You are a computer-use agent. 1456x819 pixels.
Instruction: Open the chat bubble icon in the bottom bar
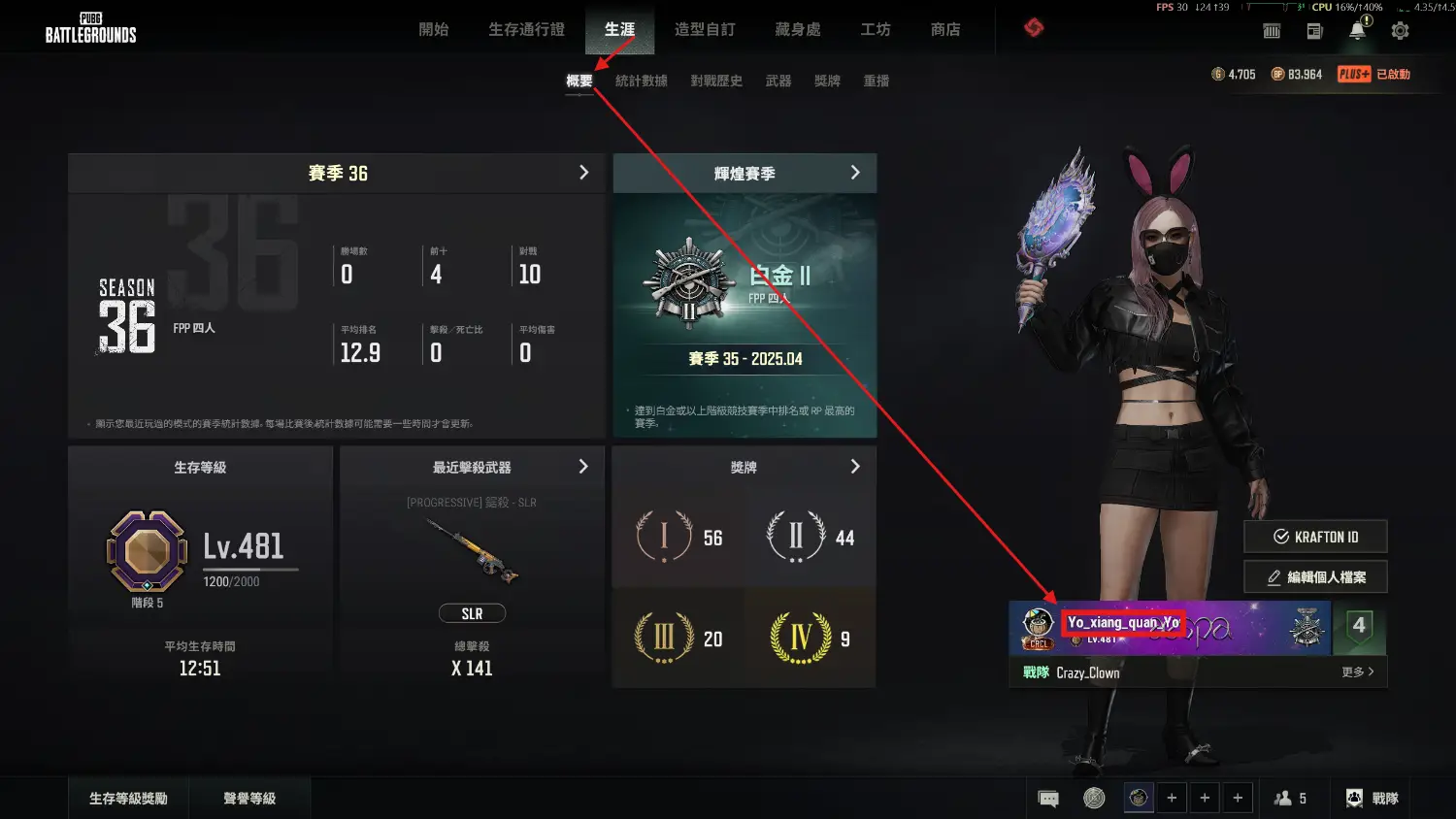(1047, 797)
